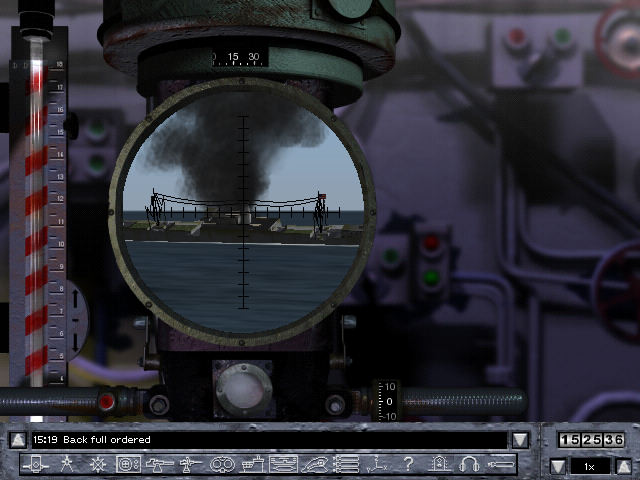Screen dimensions: 640x480
Task: Increase time compression with up arrow
Action: 623,466
